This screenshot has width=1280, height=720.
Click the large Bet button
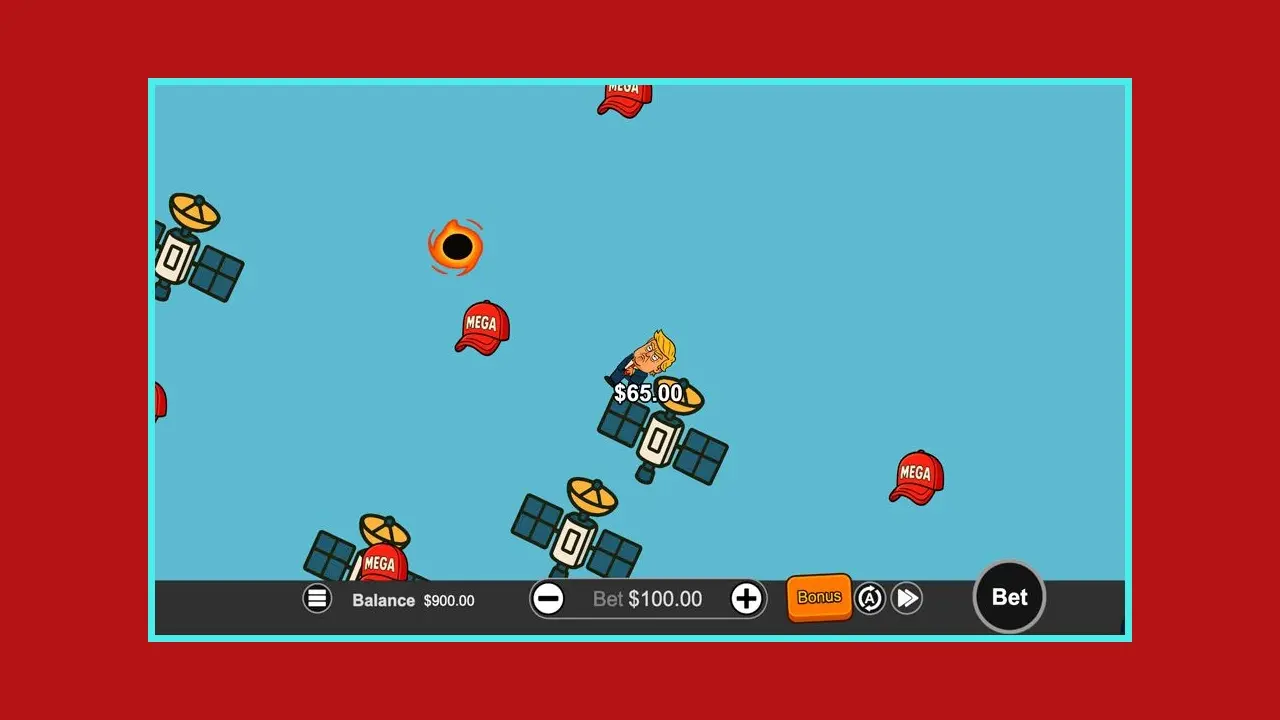[x=1009, y=597]
